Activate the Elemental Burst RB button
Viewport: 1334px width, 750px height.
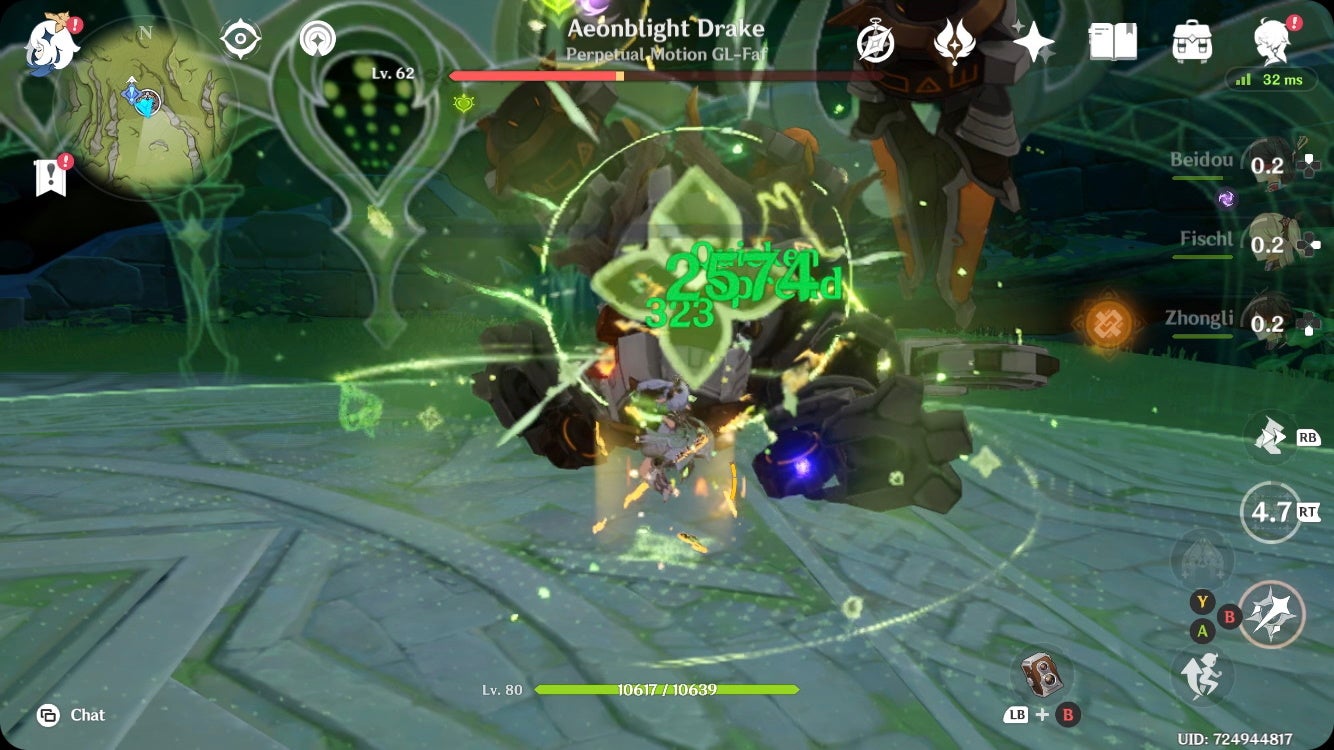(1270, 435)
